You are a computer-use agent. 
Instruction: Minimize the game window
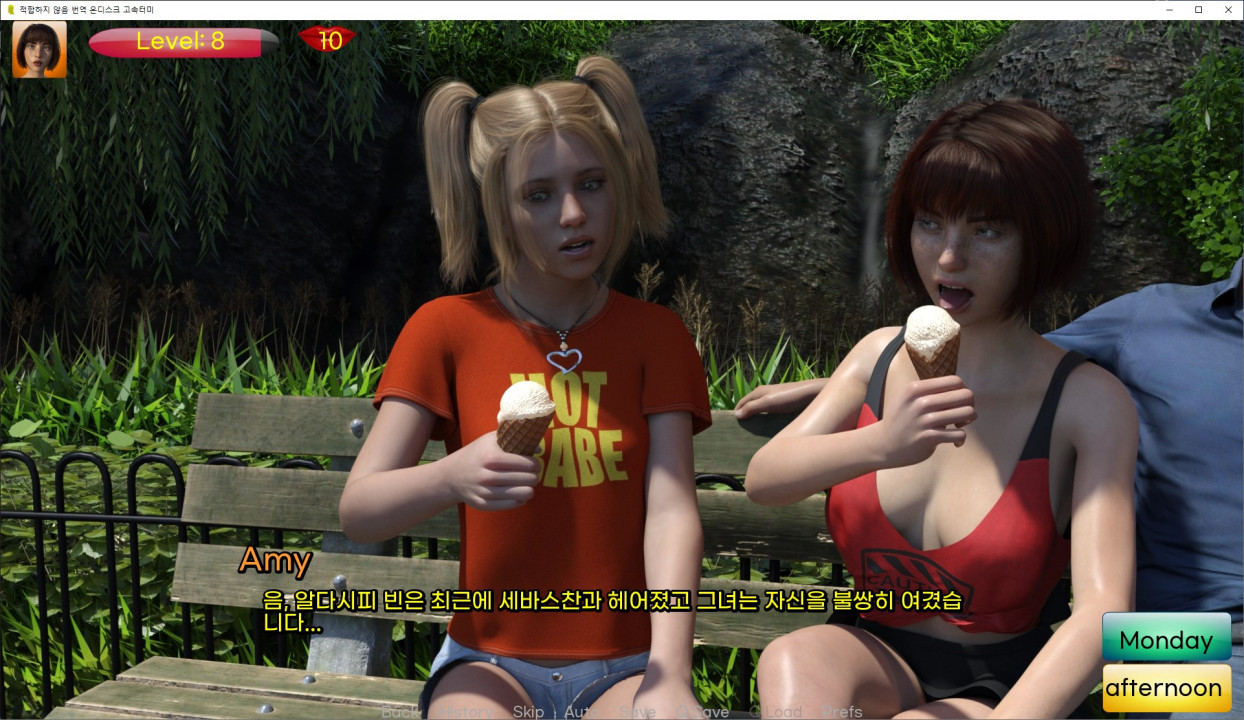pos(1170,9)
